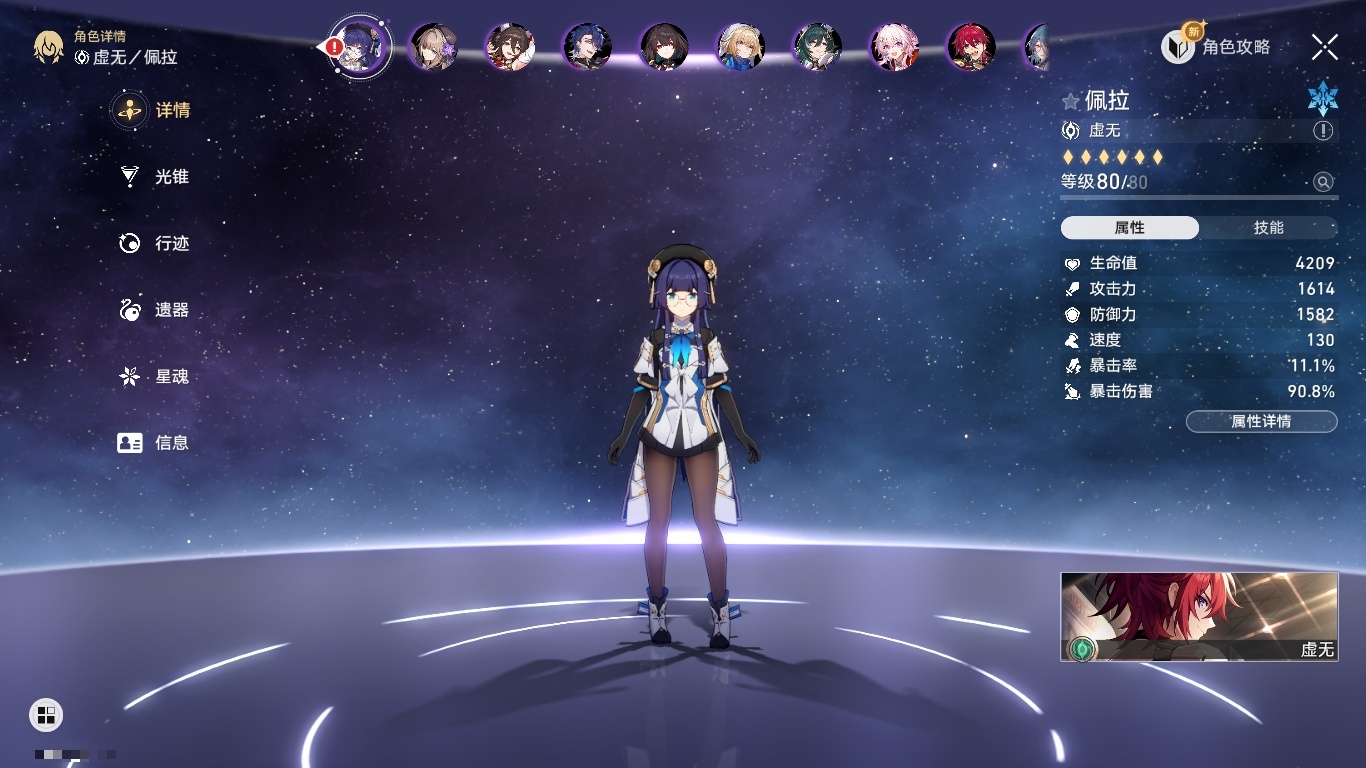Image resolution: width=1366 pixels, height=768 pixels.
Task: Open the 角色攻略 character guide
Action: pyautogui.click(x=1217, y=47)
